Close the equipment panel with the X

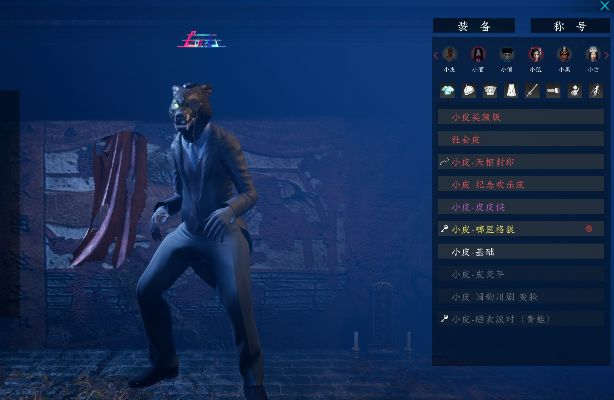point(604,6)
